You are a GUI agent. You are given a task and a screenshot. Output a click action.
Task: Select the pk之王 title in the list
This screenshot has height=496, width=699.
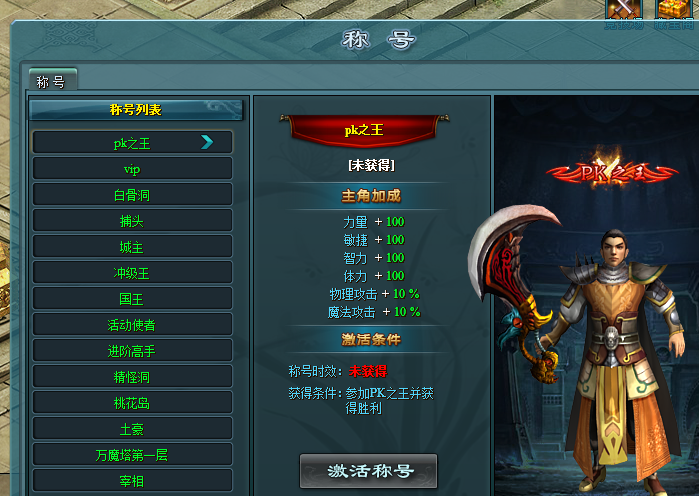[x=132, y=143]
